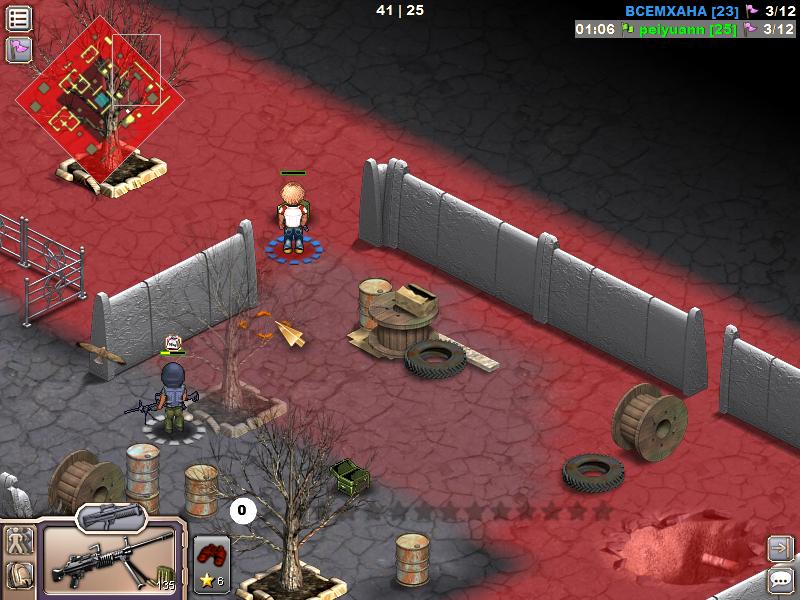Open the list menu button
800x600 pixels.
click(19, 18)
